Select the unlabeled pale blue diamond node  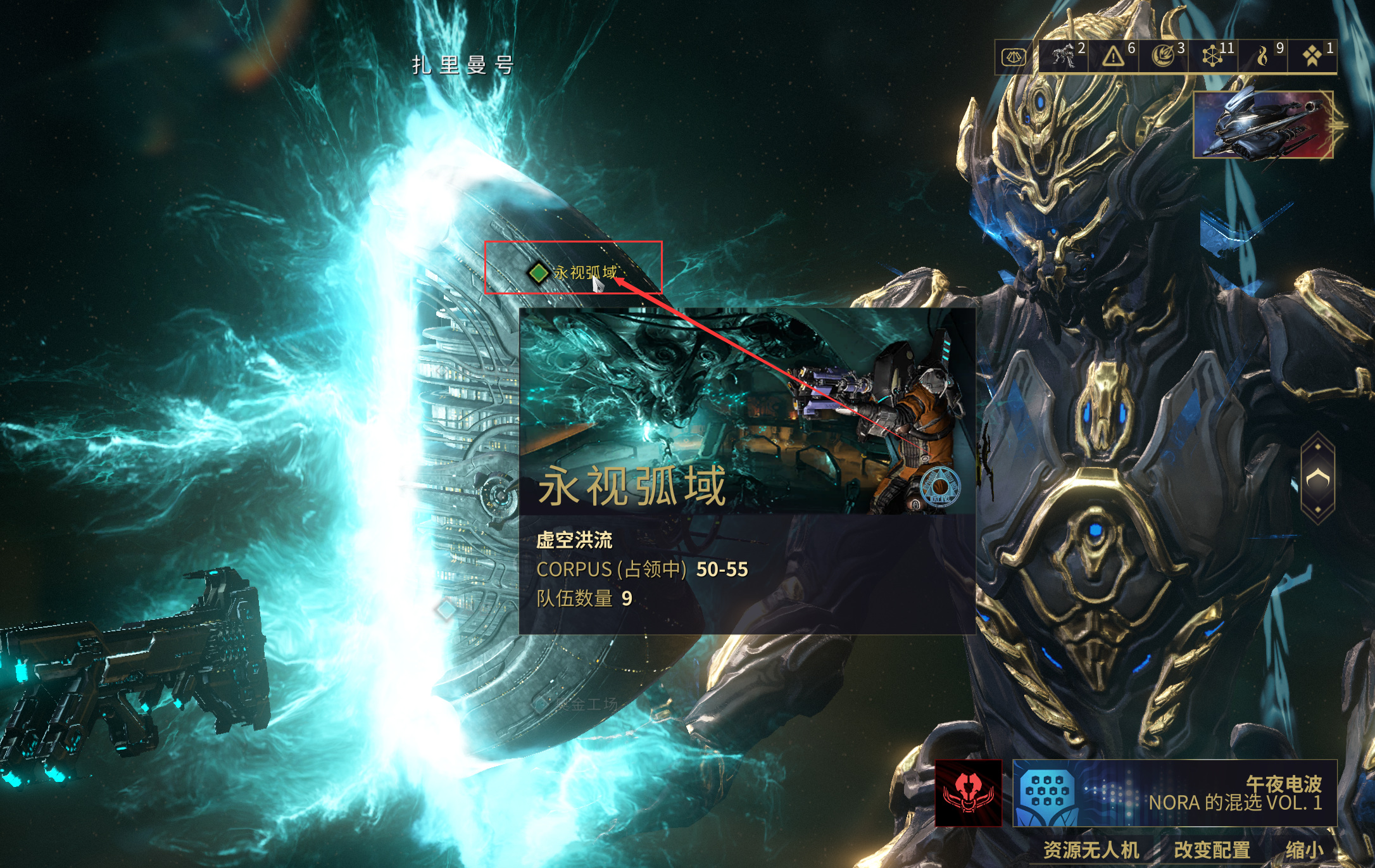coord(446,609)
